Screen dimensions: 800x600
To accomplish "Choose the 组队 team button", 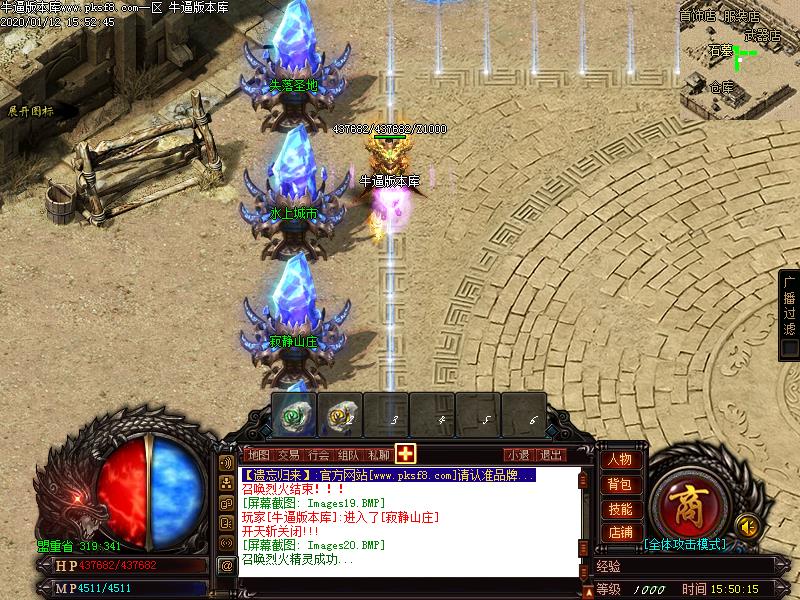I will (x=349, y=454).
